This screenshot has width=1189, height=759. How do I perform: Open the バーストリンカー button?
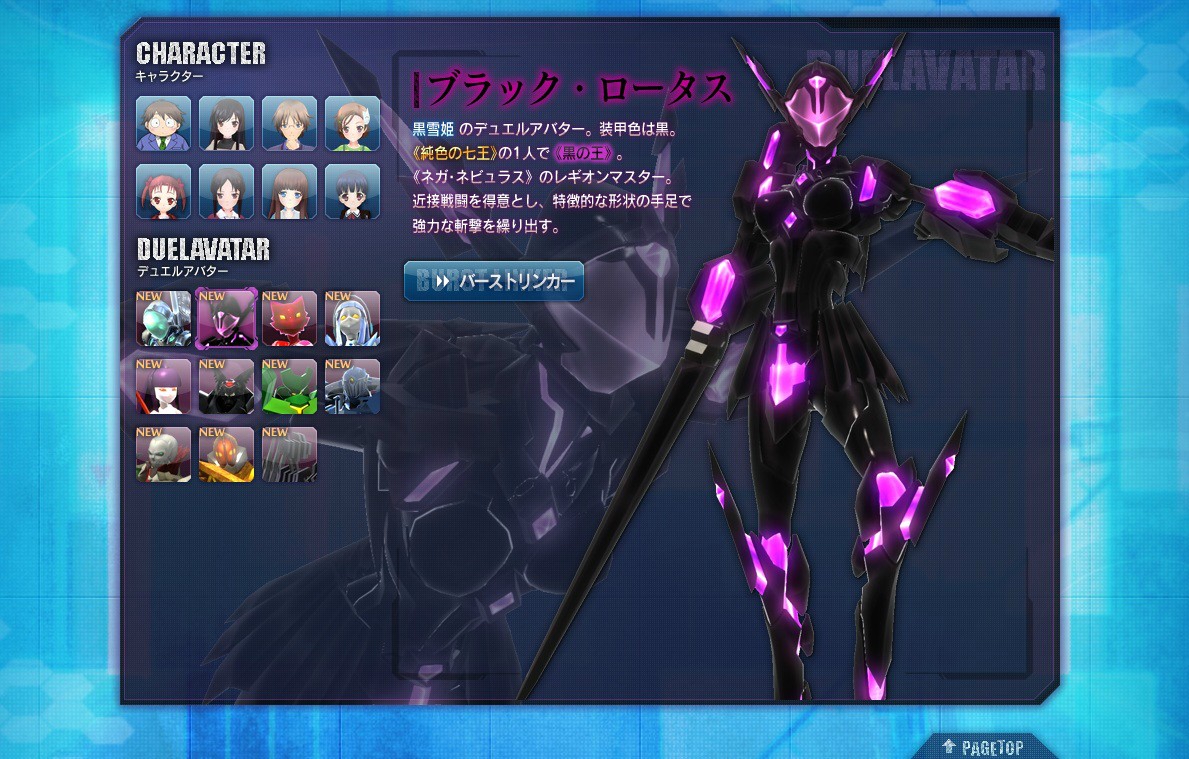click(493, 282)
